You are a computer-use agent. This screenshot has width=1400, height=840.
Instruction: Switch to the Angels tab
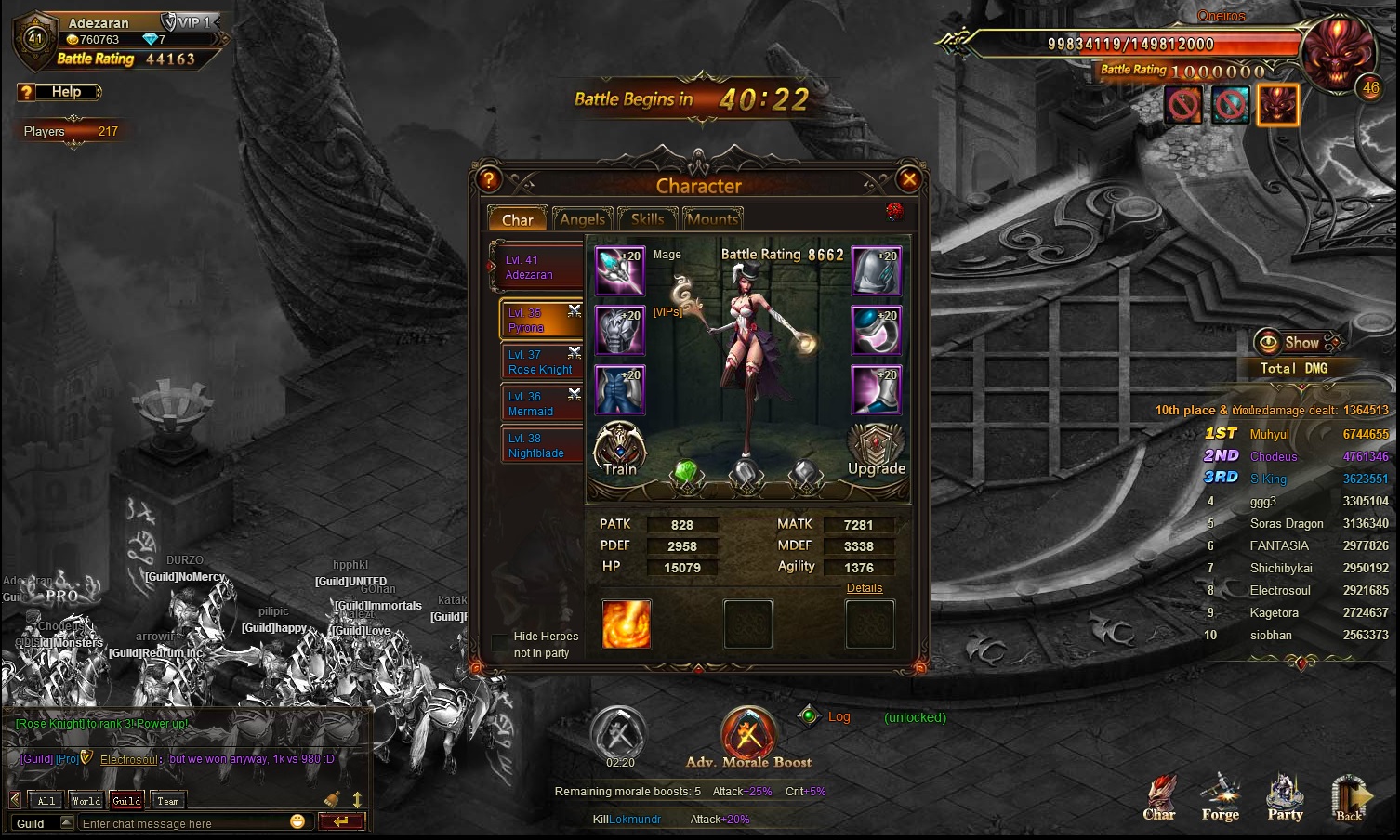pos(583,219)
